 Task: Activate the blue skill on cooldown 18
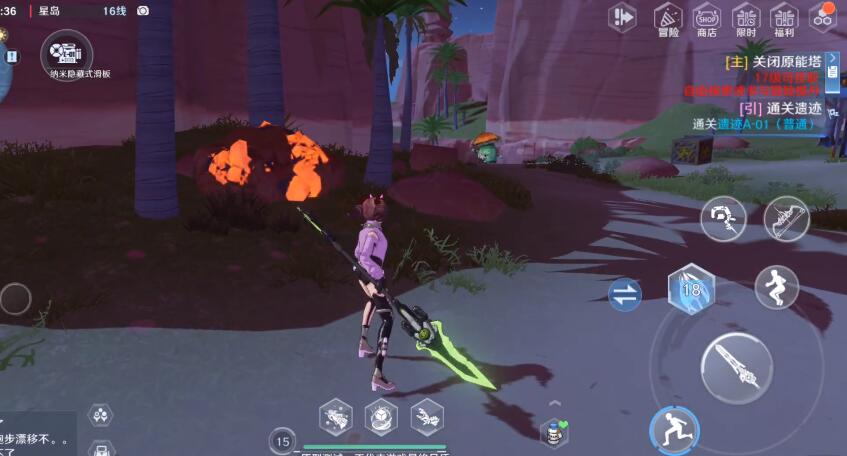click(x=688, y=290)
